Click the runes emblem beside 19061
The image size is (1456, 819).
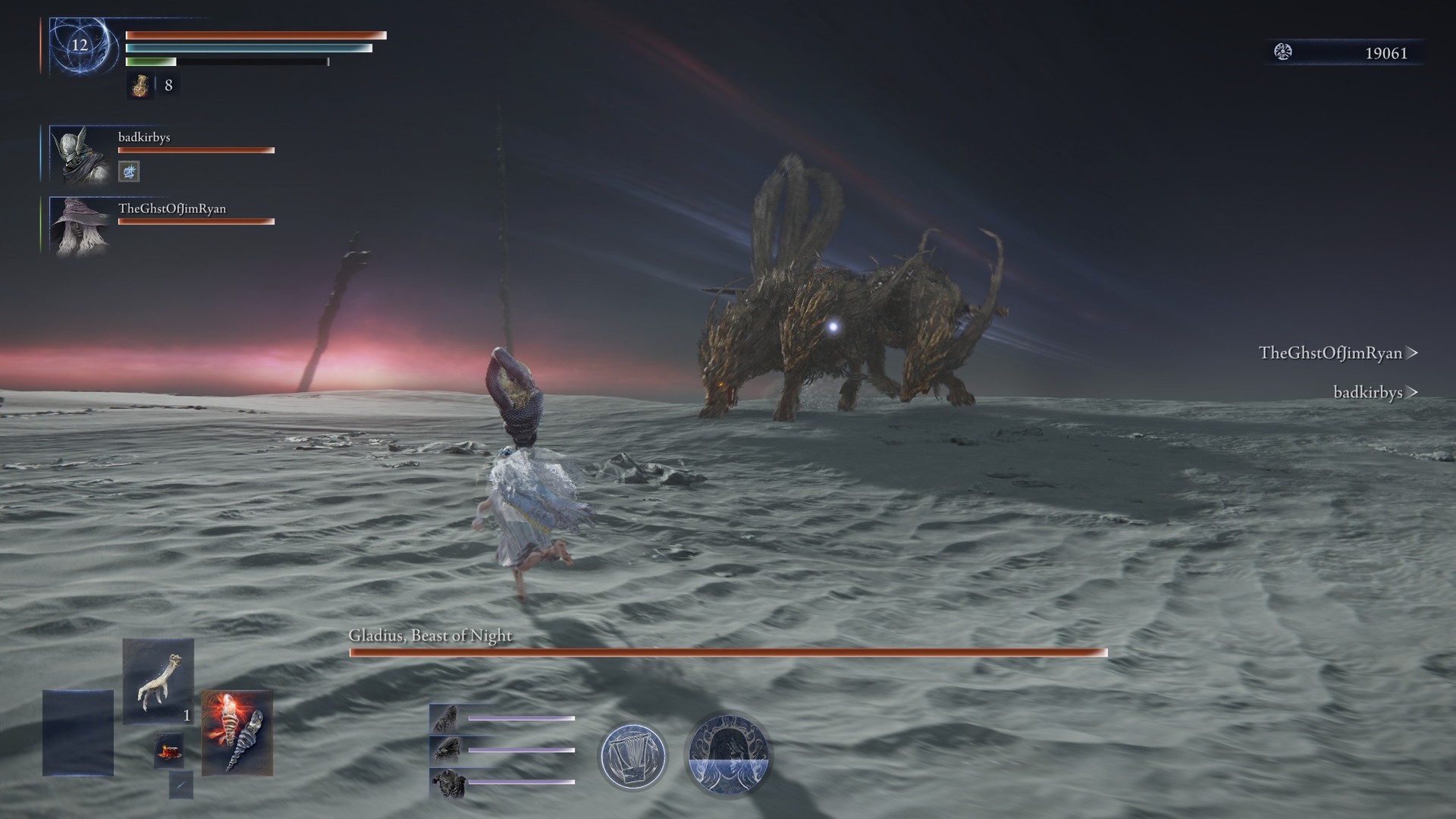tap(1283, 52)
